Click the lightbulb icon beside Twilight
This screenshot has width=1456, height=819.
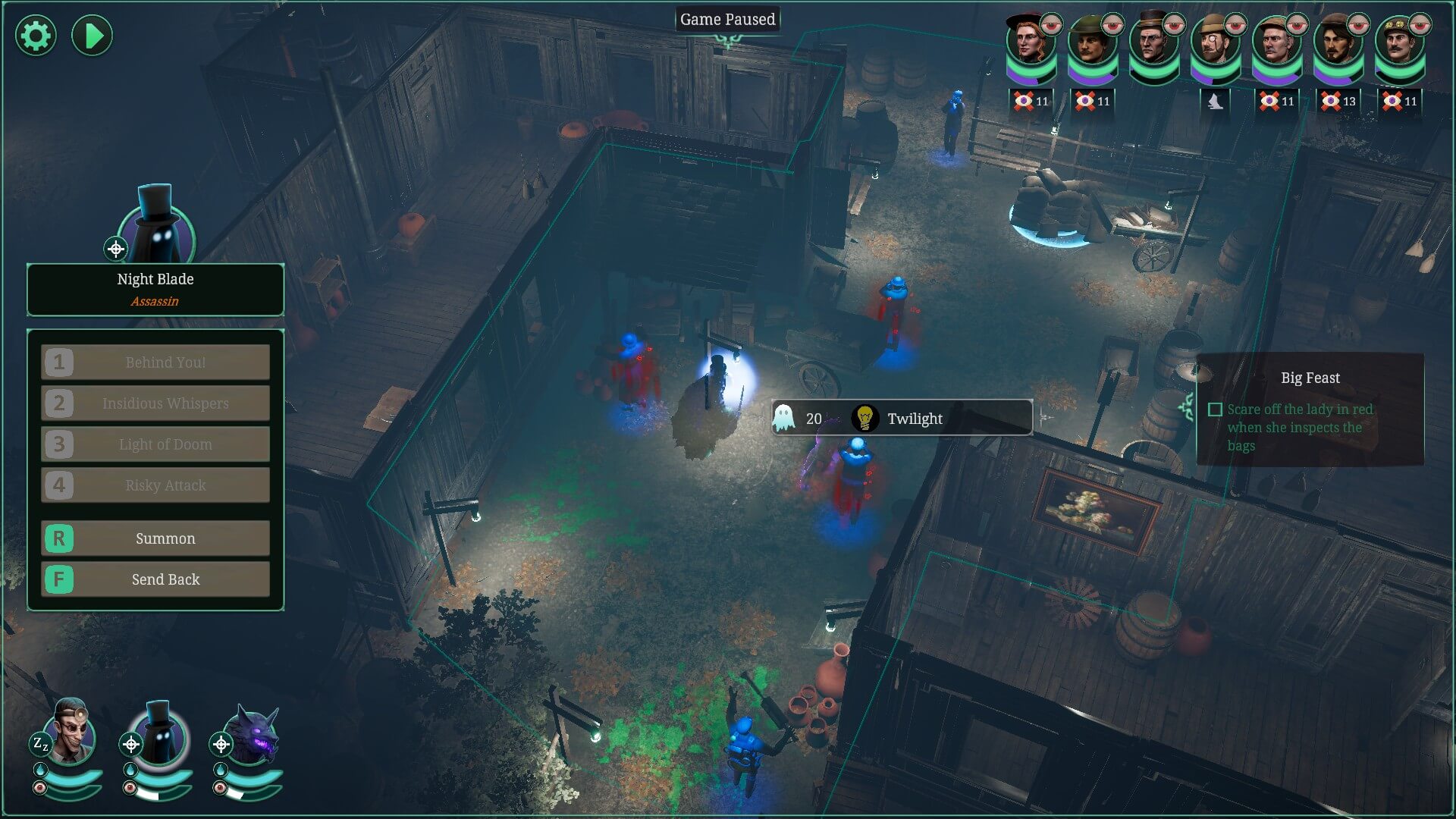click(864, 418)
